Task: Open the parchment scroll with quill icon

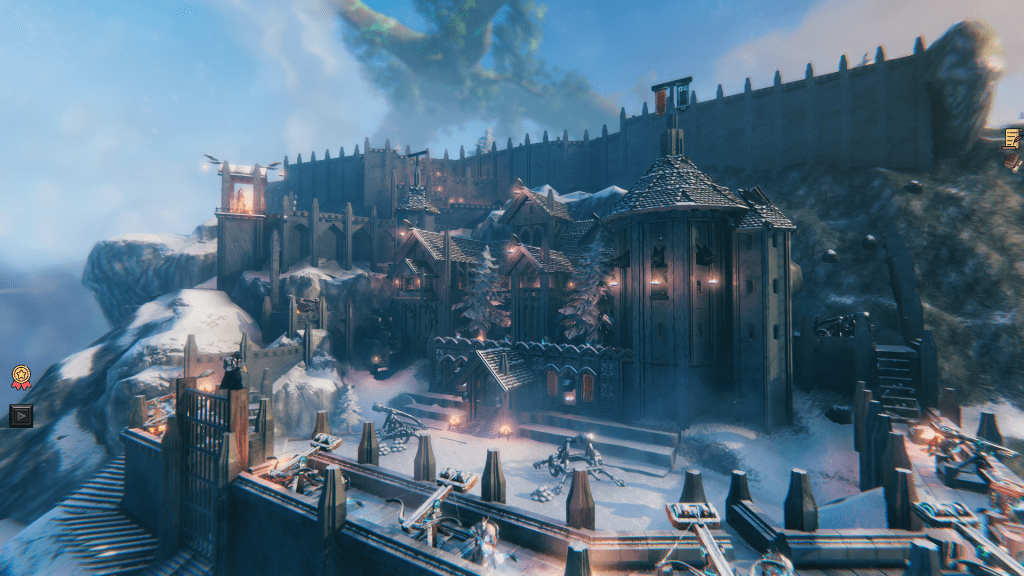Action: click(1012, 137)
